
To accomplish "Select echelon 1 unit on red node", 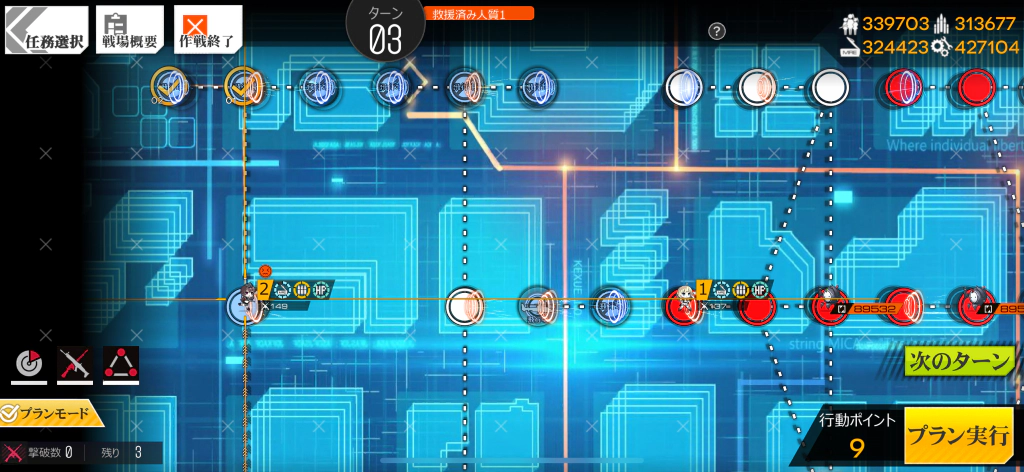I will (x=686, y=301).
